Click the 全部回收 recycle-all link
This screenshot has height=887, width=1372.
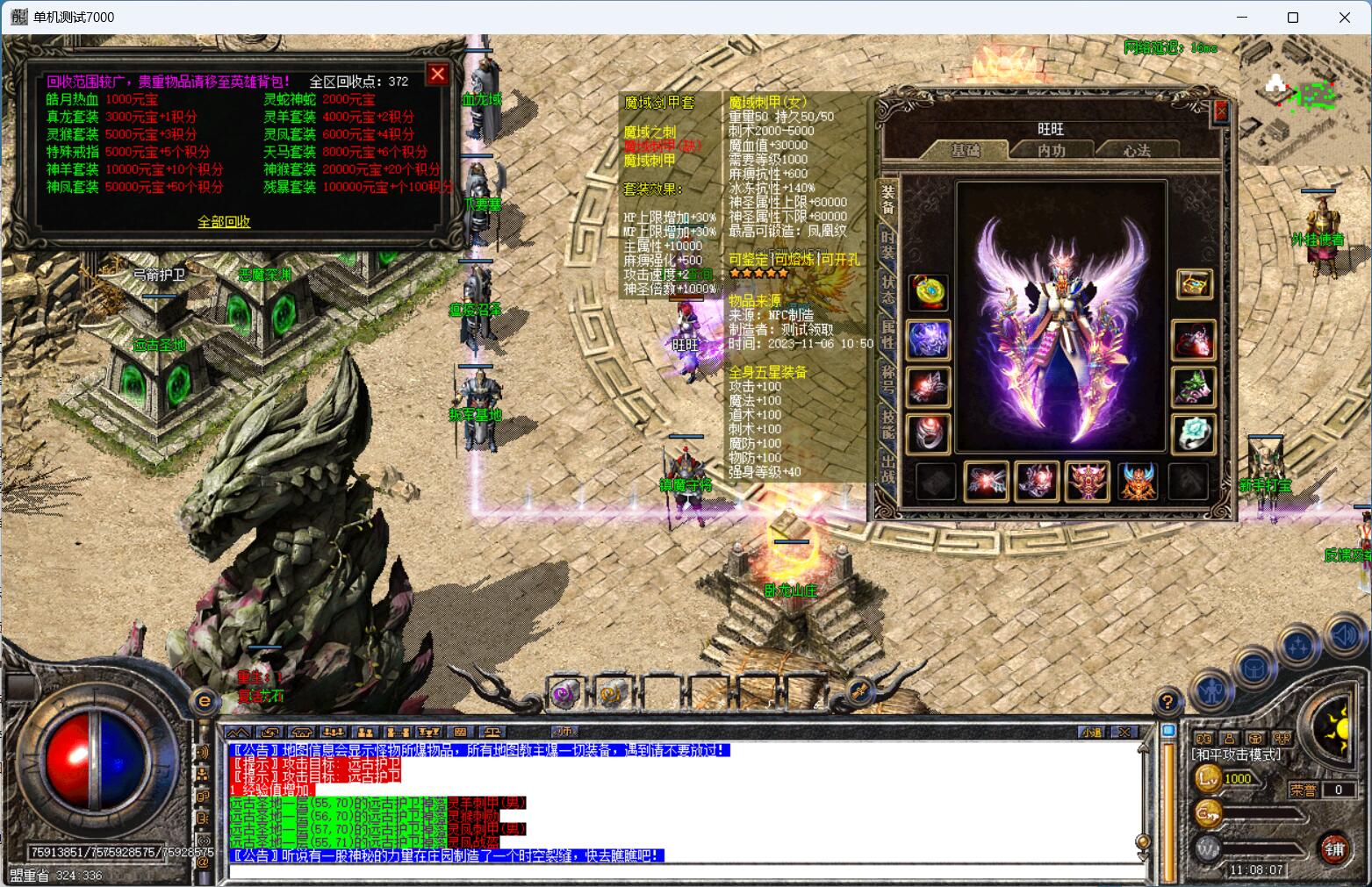pyautogui.click(x=224, y=222)
